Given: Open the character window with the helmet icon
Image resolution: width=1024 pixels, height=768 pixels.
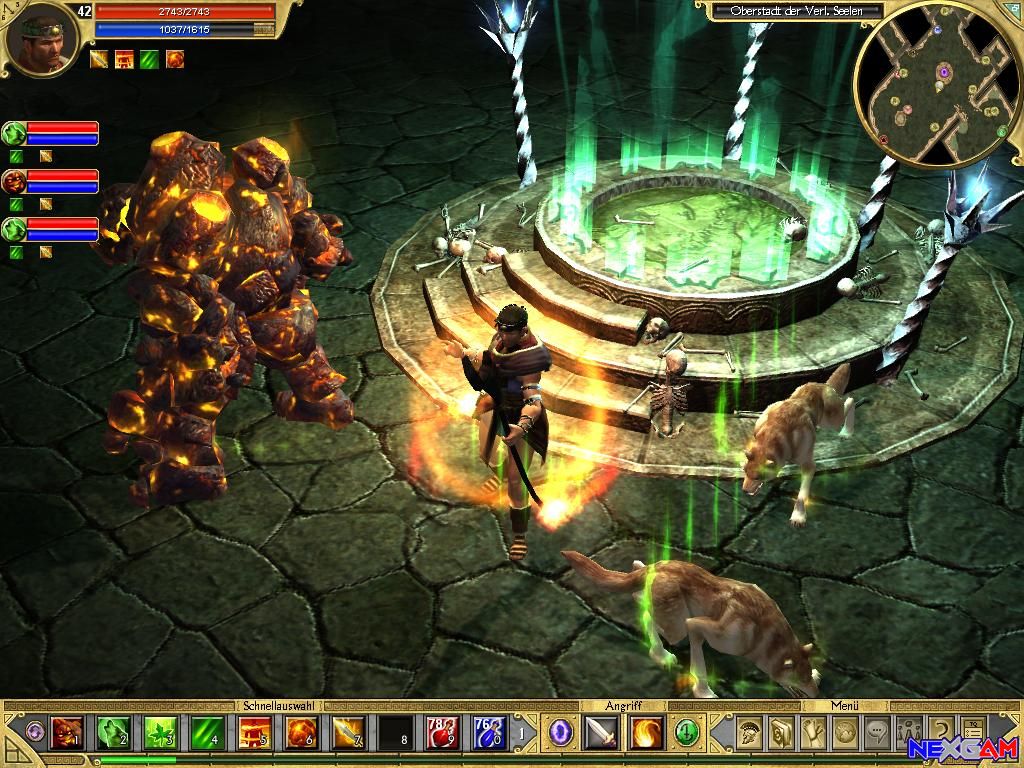Looking at the screenshot, I should 747,734.
